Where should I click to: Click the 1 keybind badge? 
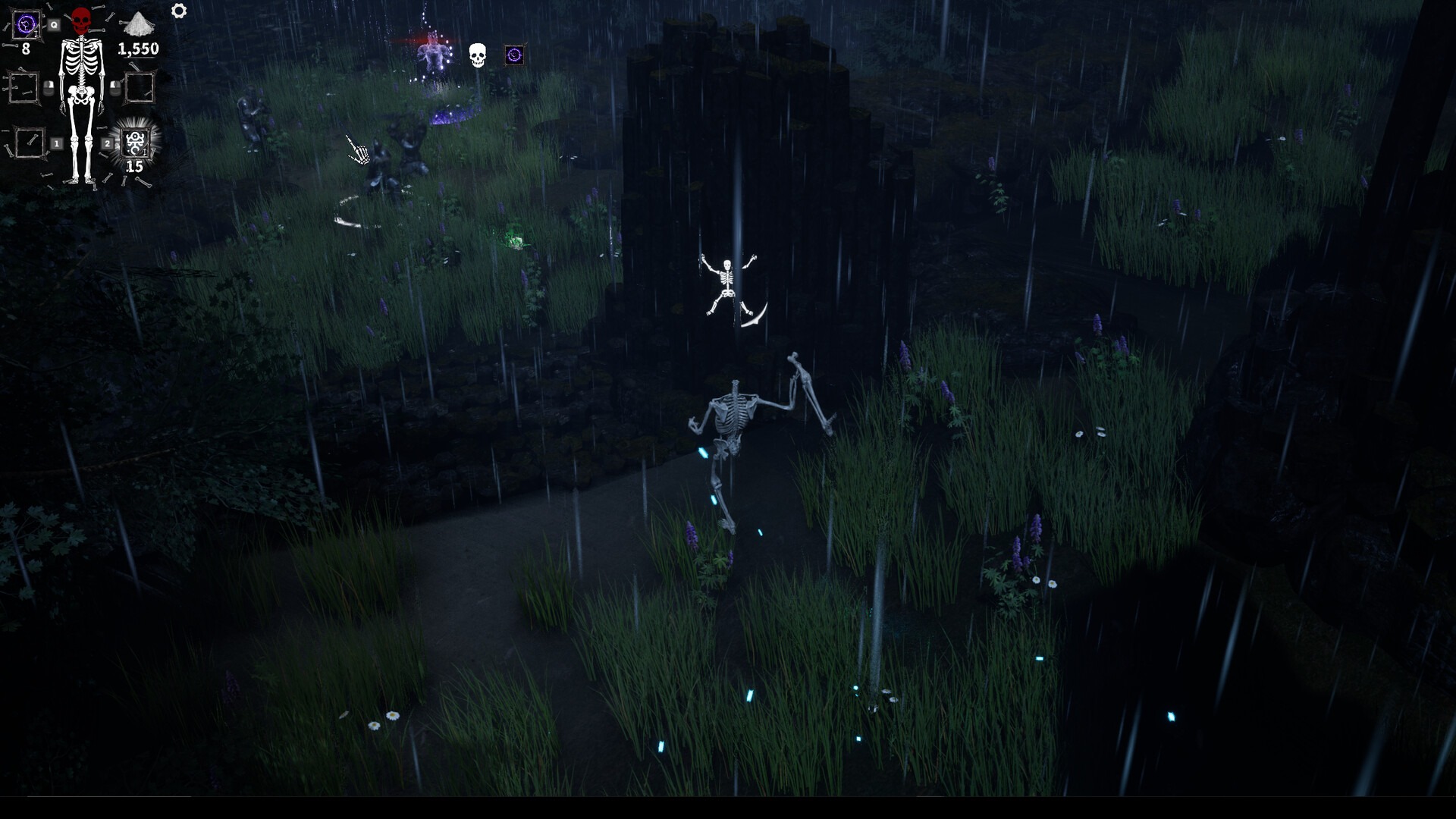[56, 144]
